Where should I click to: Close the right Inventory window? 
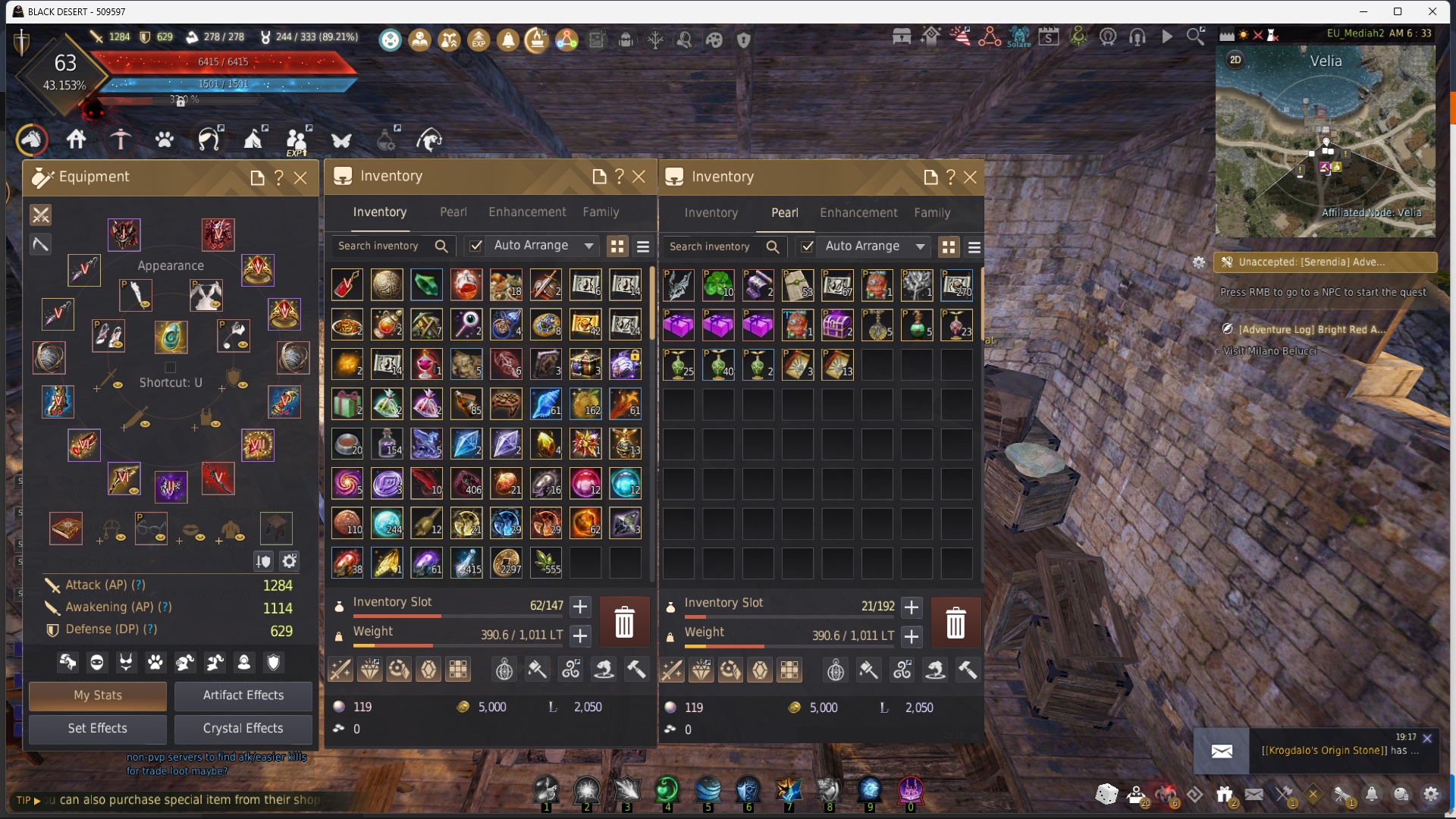pyautogui.click(x=970, y=177)
